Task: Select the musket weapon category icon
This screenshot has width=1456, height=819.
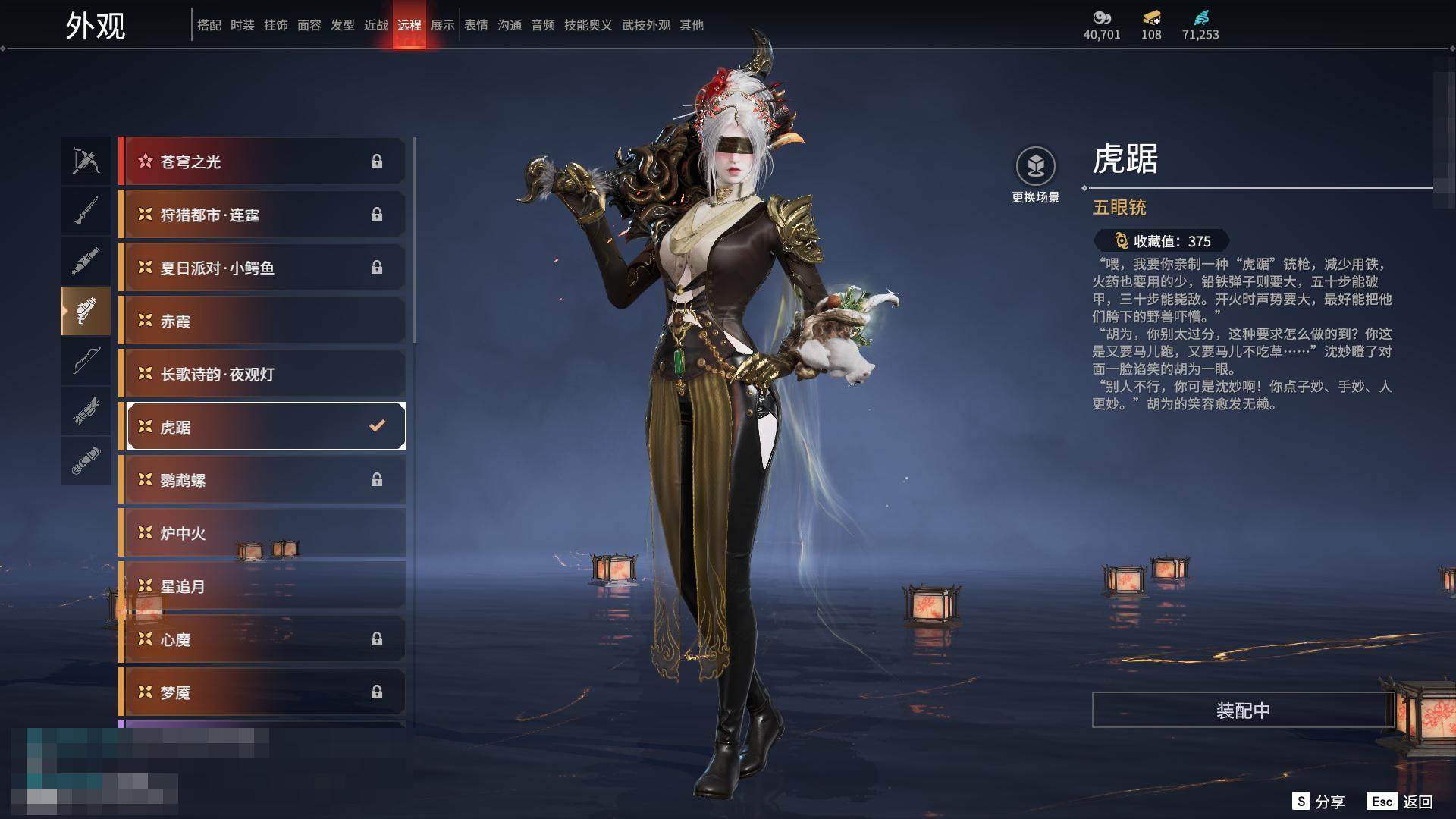Action: click(x=86, y=211)
